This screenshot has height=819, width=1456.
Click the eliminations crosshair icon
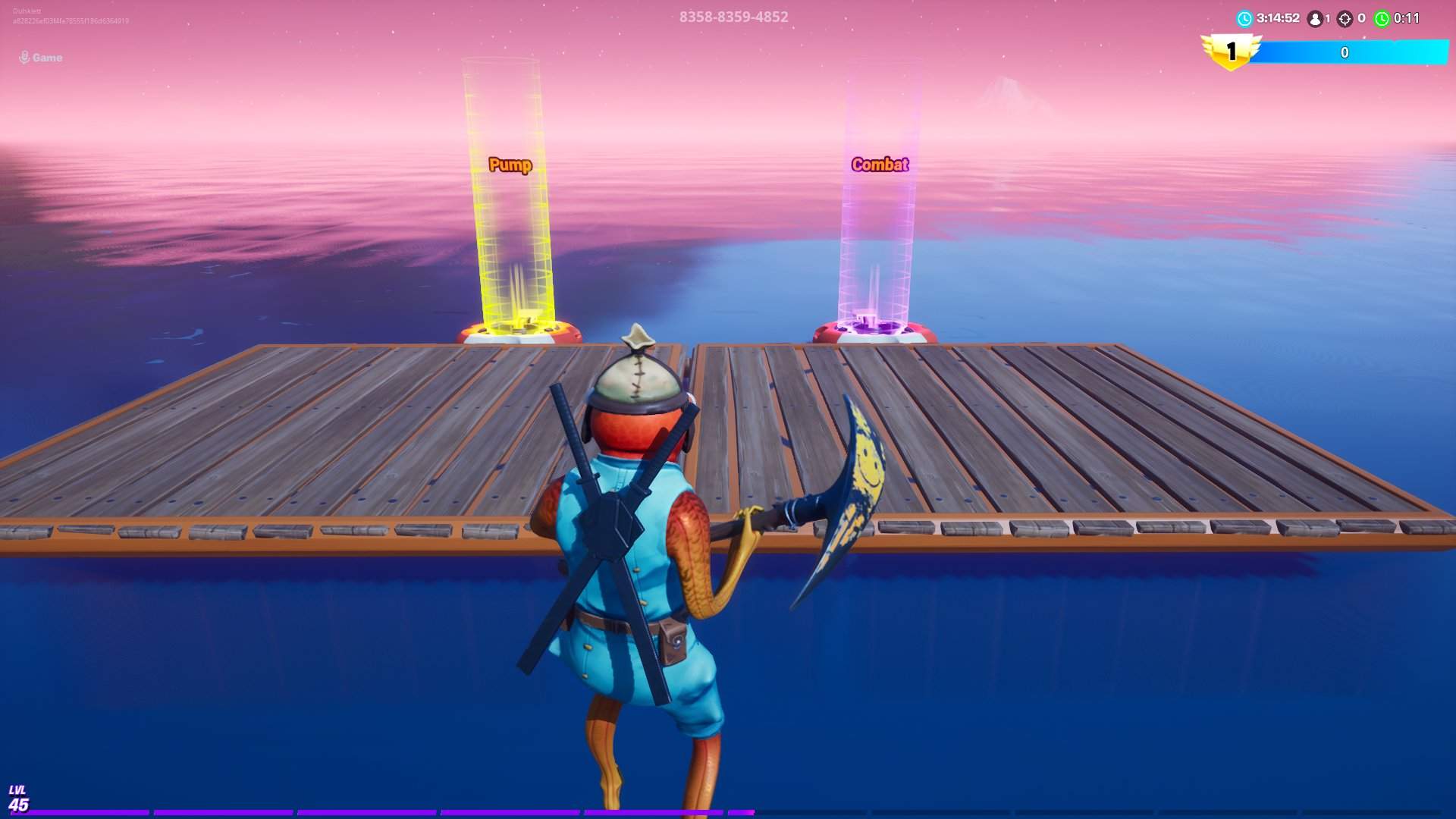[1345, 19]
